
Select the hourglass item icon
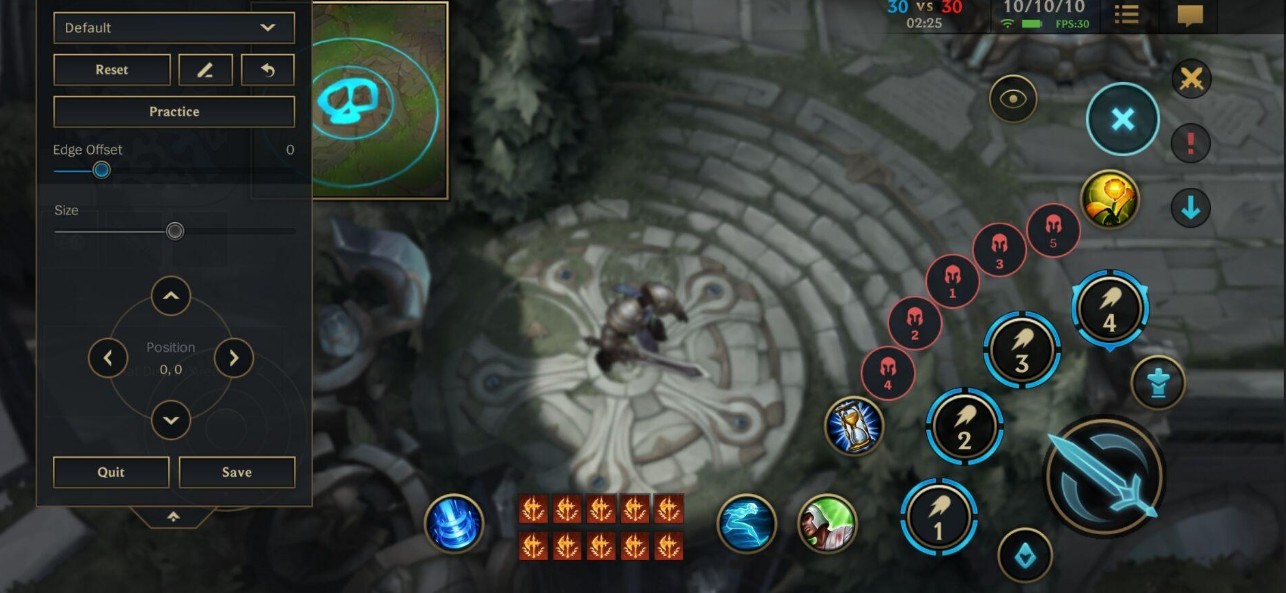click(x=853, y=427)
